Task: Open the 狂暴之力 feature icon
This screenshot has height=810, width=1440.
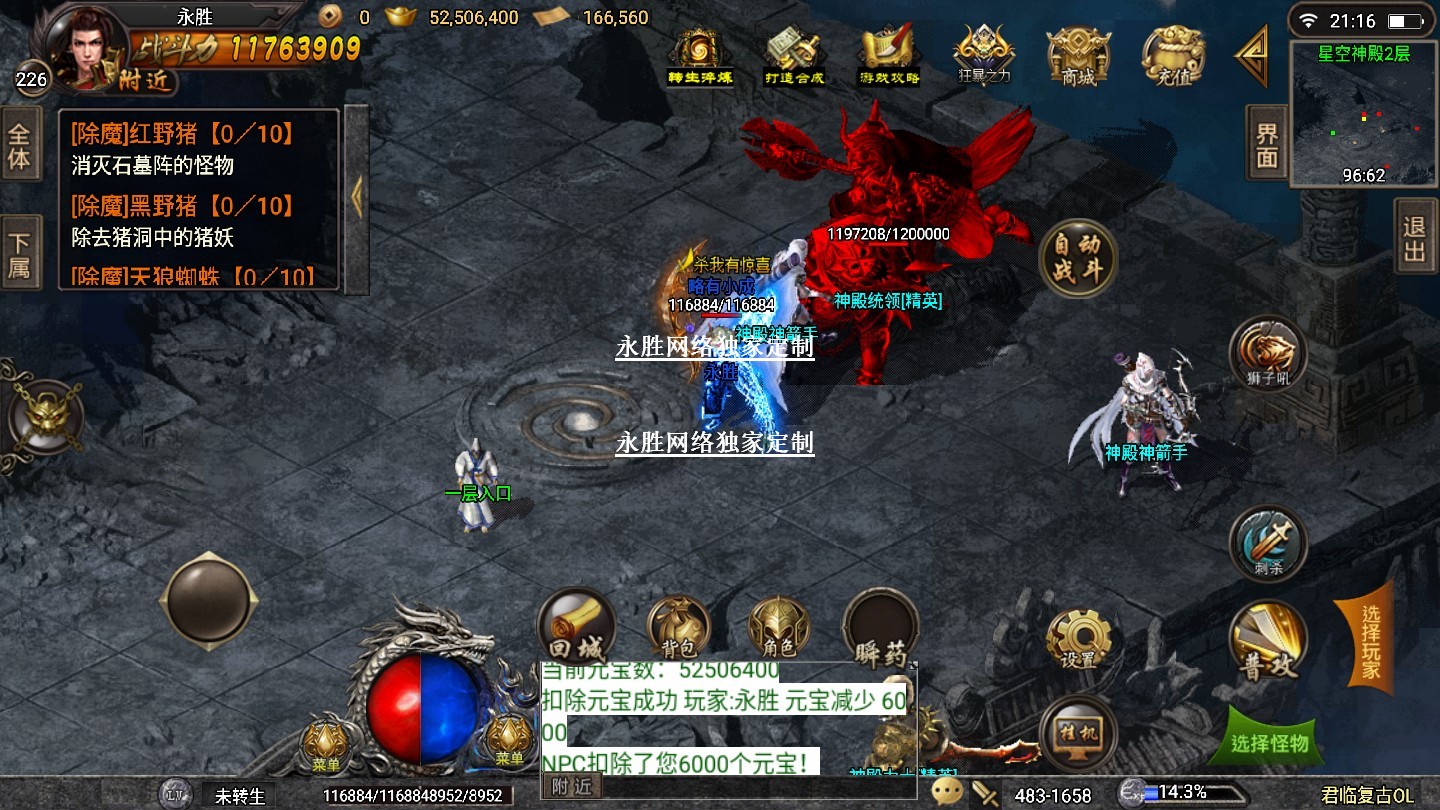Action: (x=984, y=56)
